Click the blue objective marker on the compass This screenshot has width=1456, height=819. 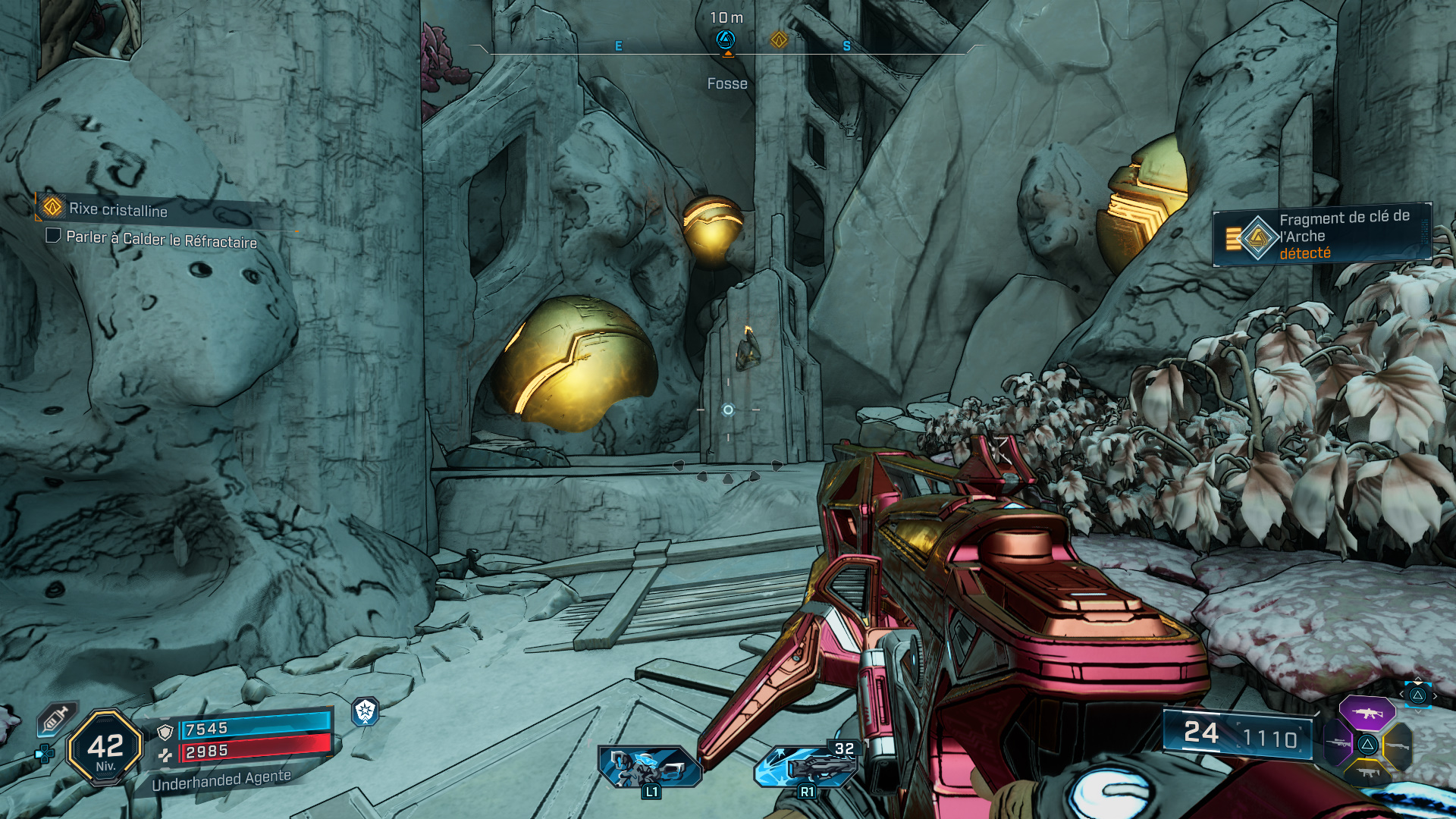pyautogui.click(x=726, y=39)
